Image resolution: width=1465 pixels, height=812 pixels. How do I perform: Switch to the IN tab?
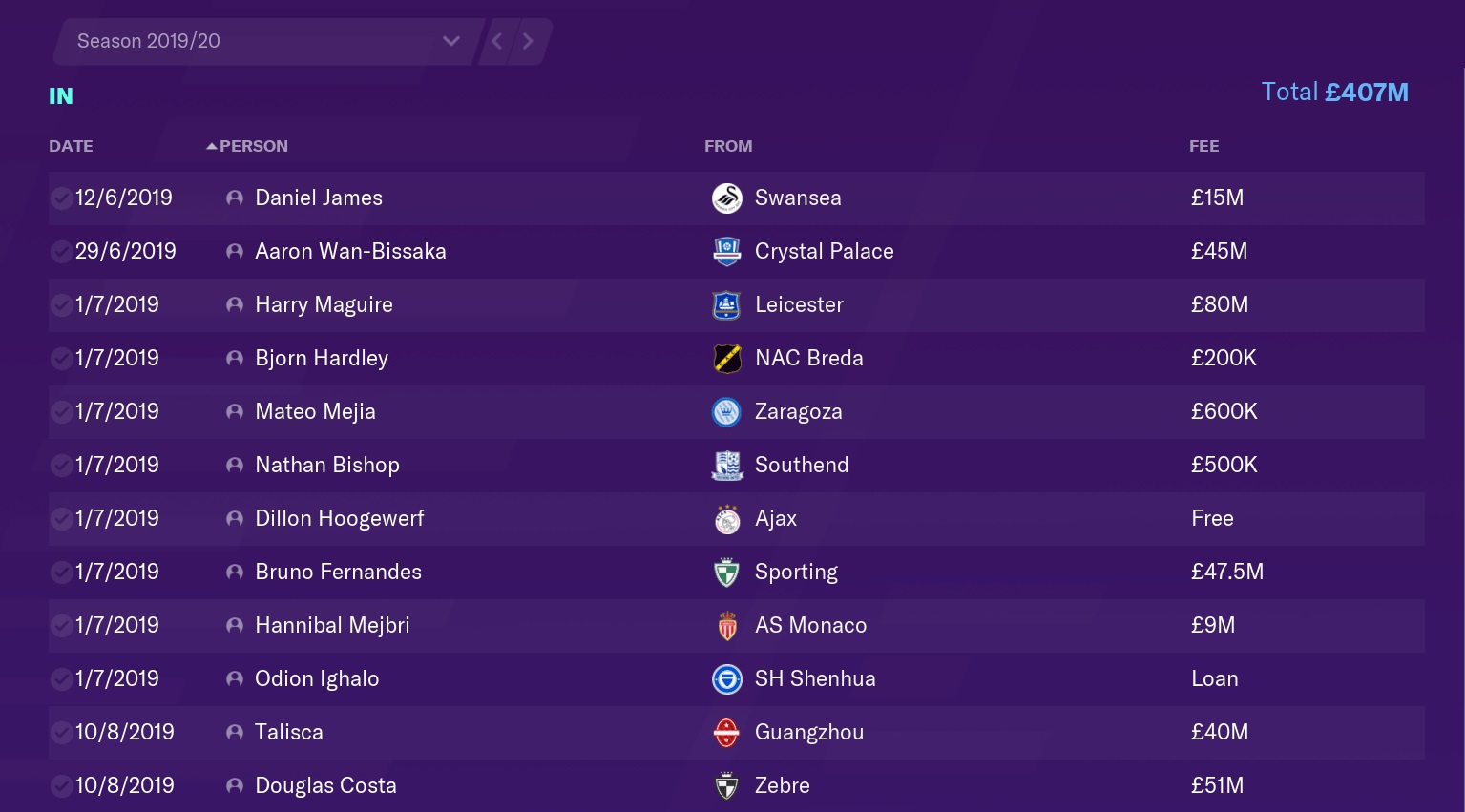pos(60,95)
